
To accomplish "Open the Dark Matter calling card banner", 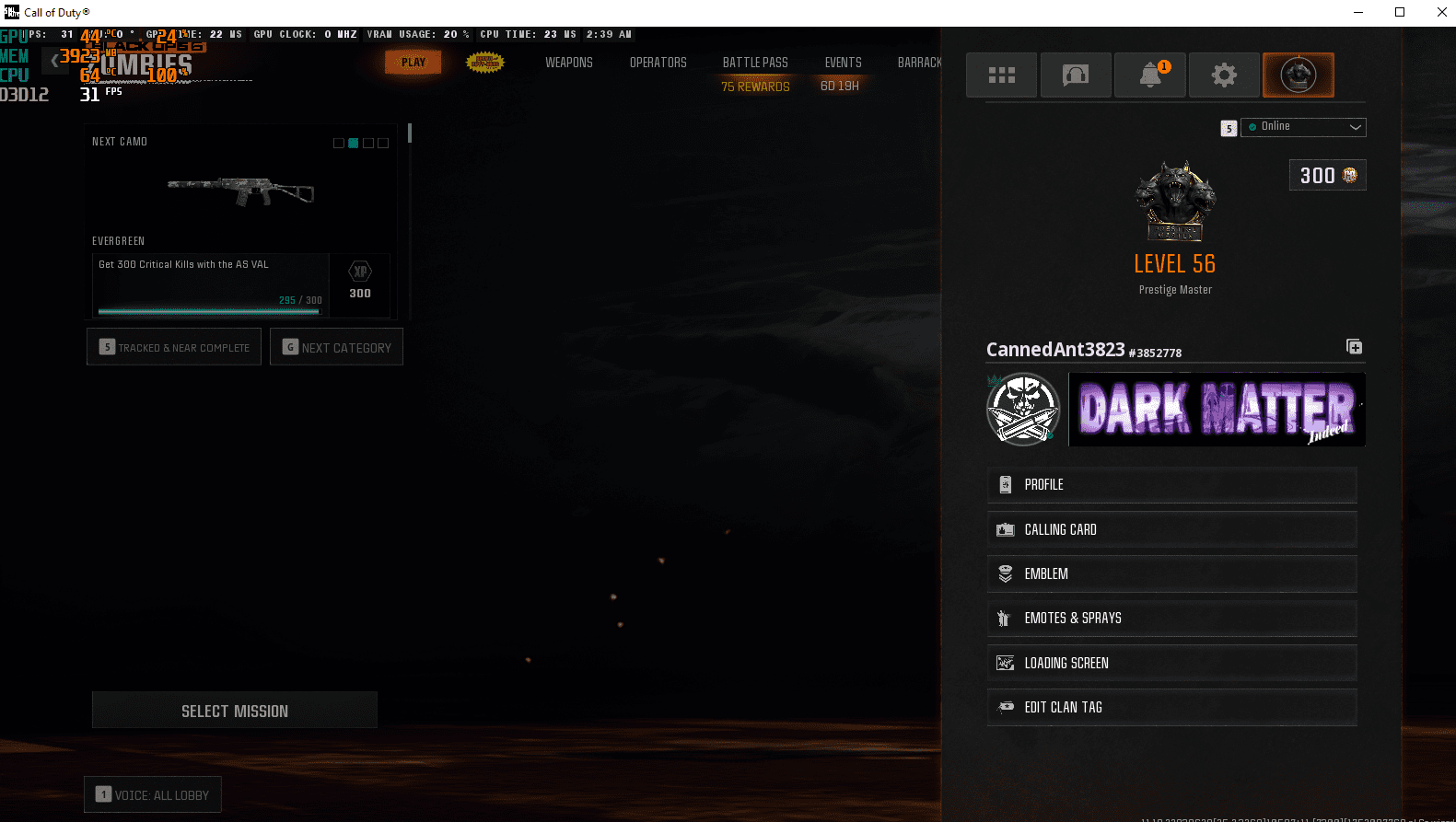I will tap(1216, 410).
